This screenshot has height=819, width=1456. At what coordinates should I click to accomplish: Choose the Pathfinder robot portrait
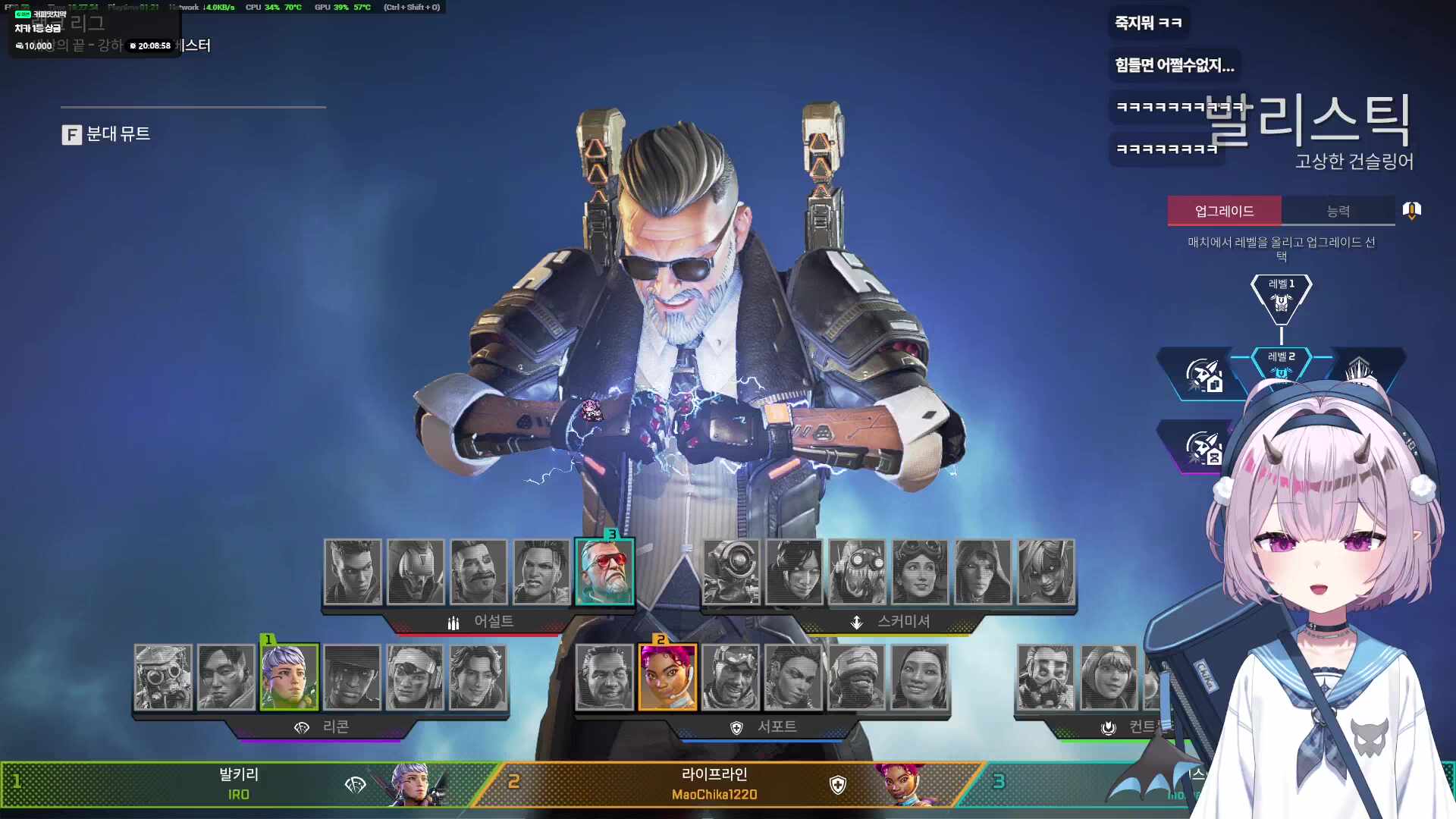coord(731,572)
